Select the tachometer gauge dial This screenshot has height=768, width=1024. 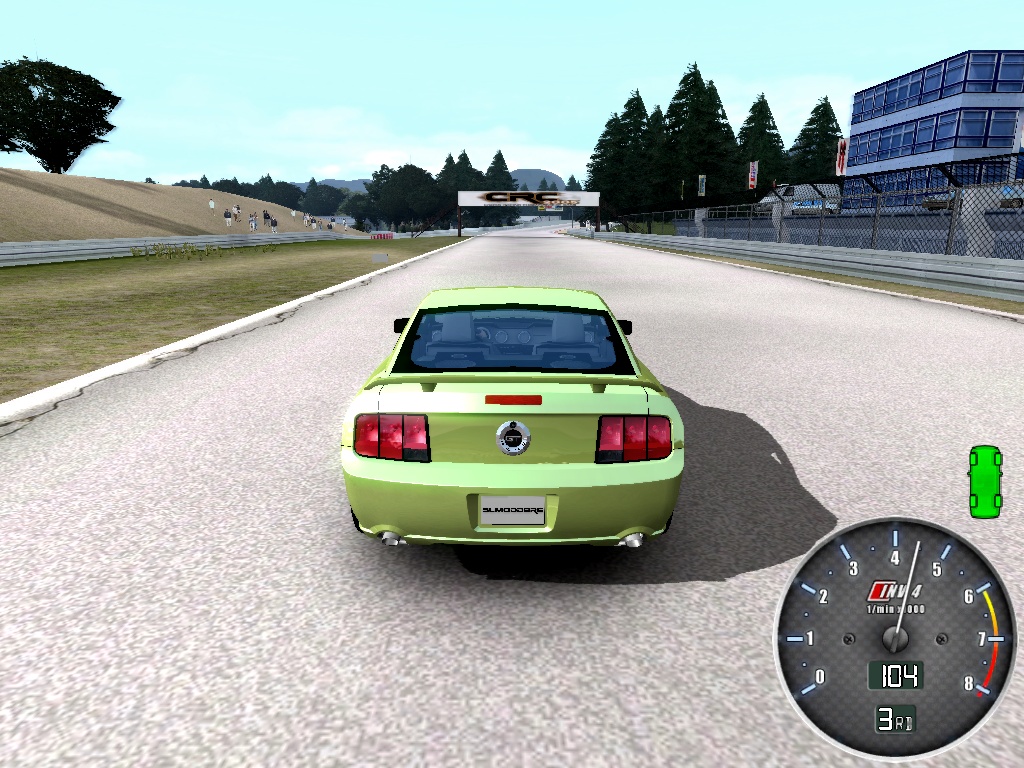[895, 637]
